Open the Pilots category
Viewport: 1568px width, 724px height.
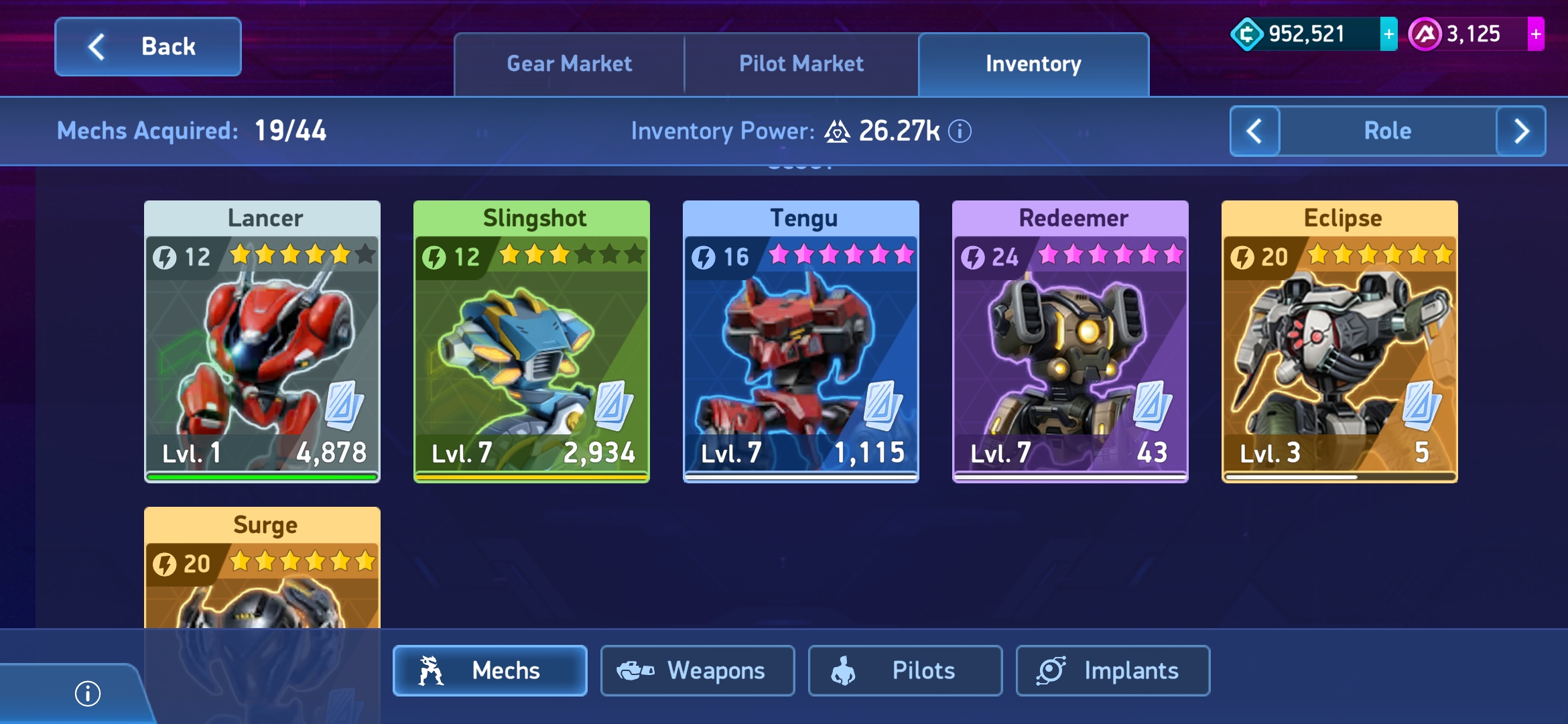(x=905, y=670)
